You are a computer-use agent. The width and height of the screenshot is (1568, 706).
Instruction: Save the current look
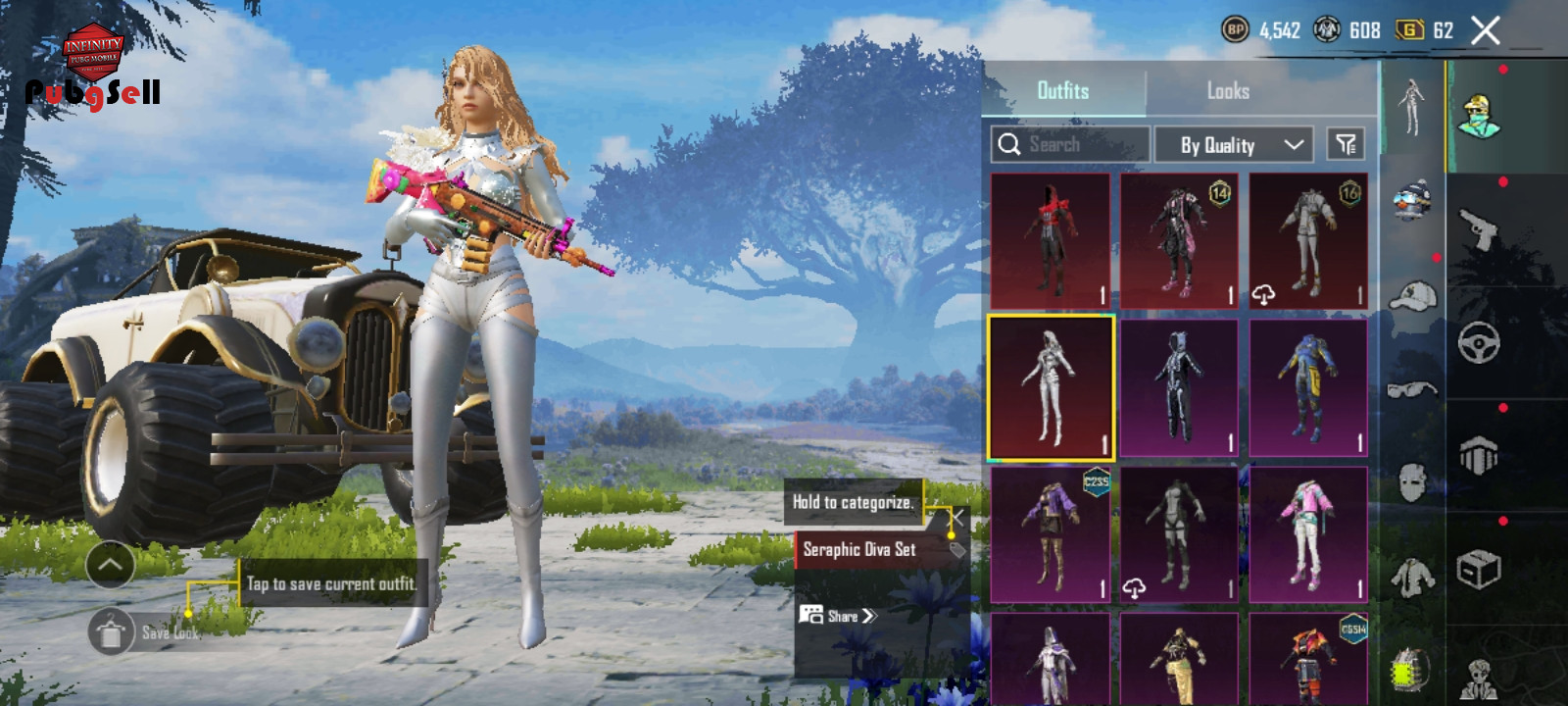(111, 632)
